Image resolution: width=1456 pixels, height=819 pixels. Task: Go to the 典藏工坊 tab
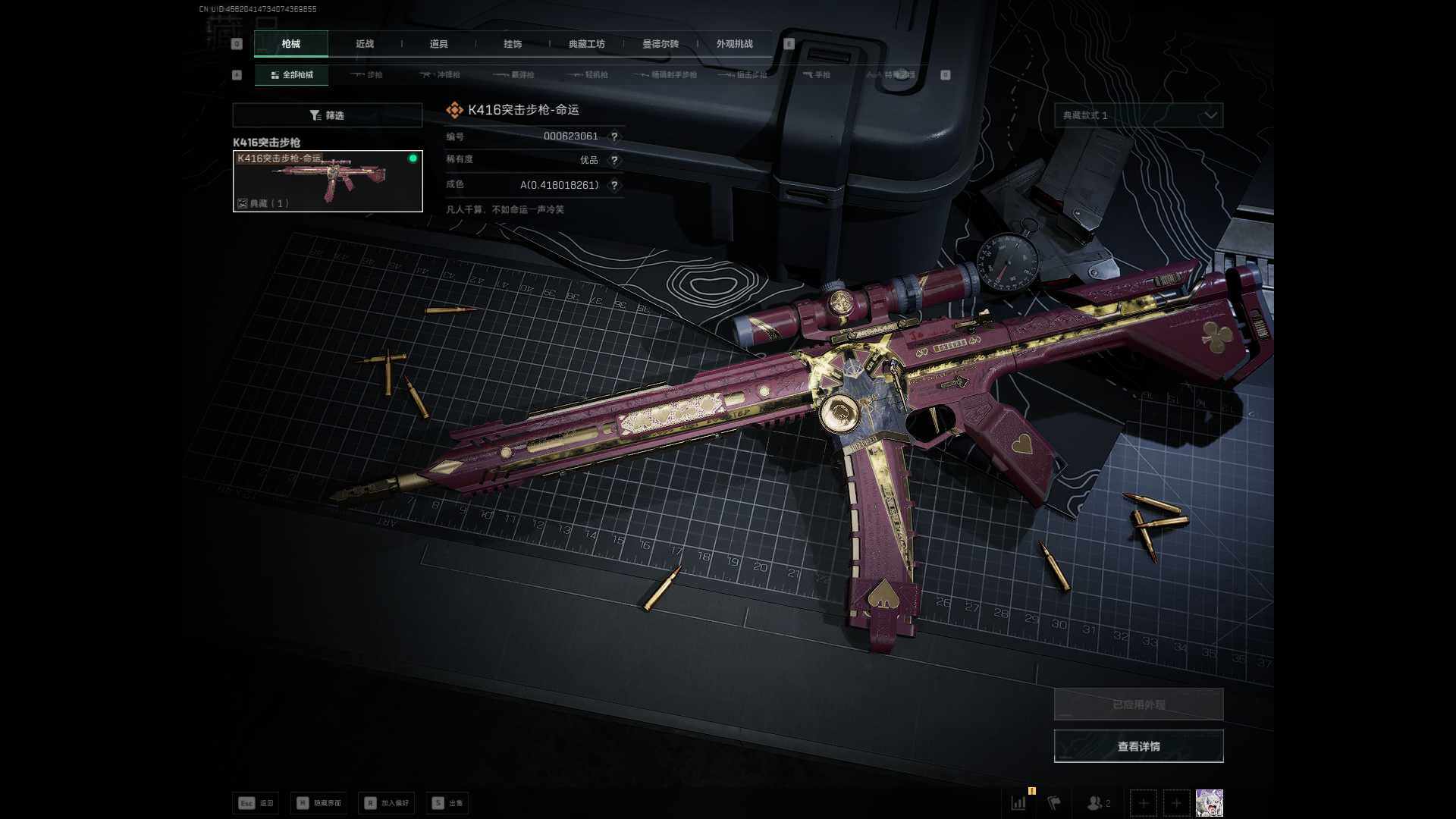point(586,44)
